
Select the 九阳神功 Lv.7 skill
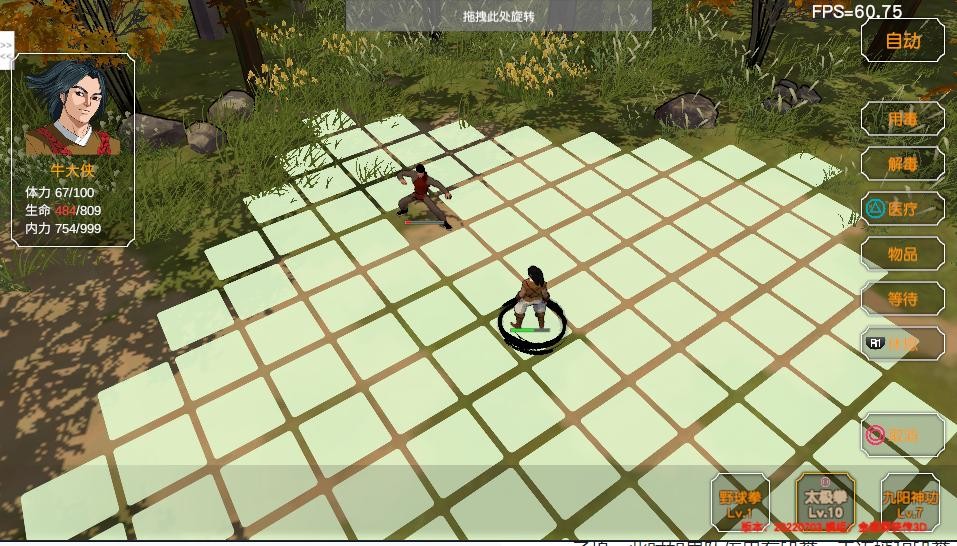(909, 502)
